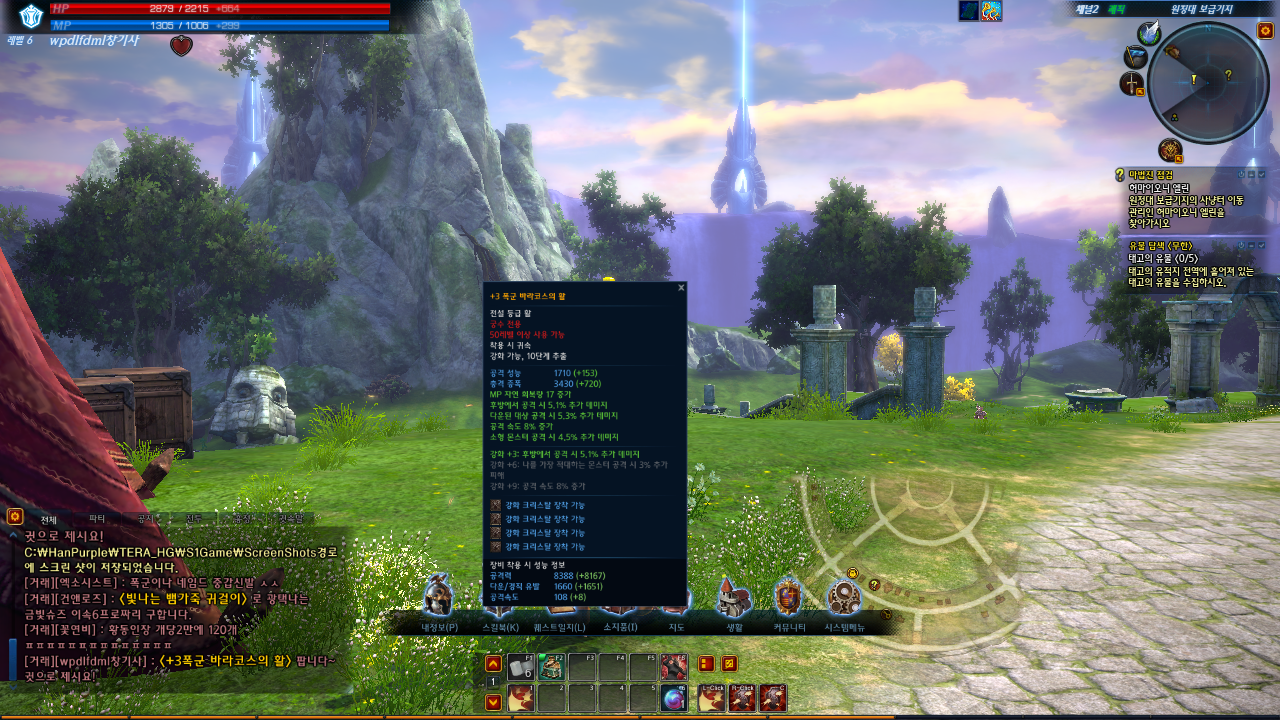Use the F1 bandage item slot
The height and width of the screenshot is (720, 1280).
tap(520, 667)
